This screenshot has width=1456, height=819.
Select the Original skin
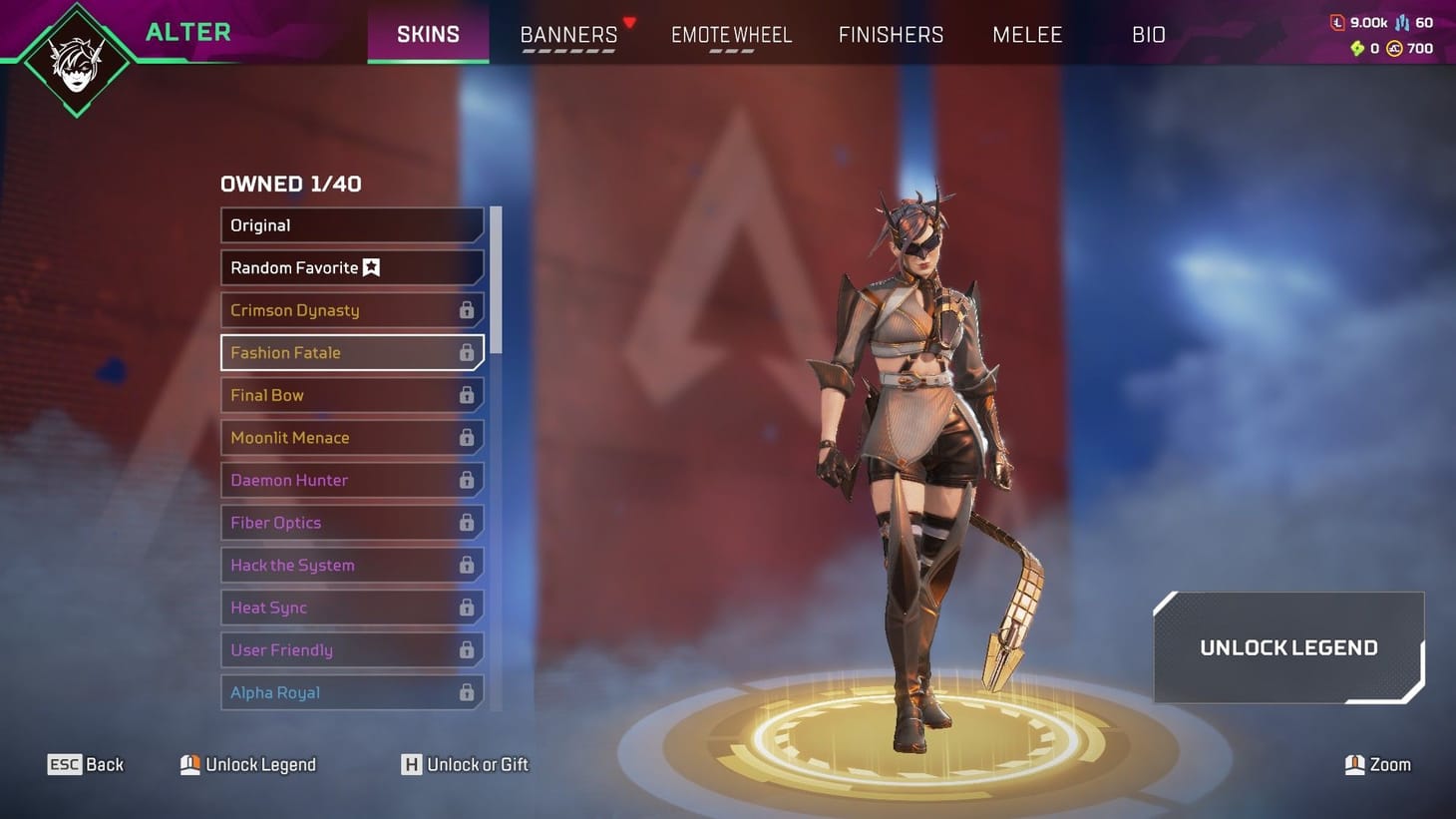(x=351, y=225)
